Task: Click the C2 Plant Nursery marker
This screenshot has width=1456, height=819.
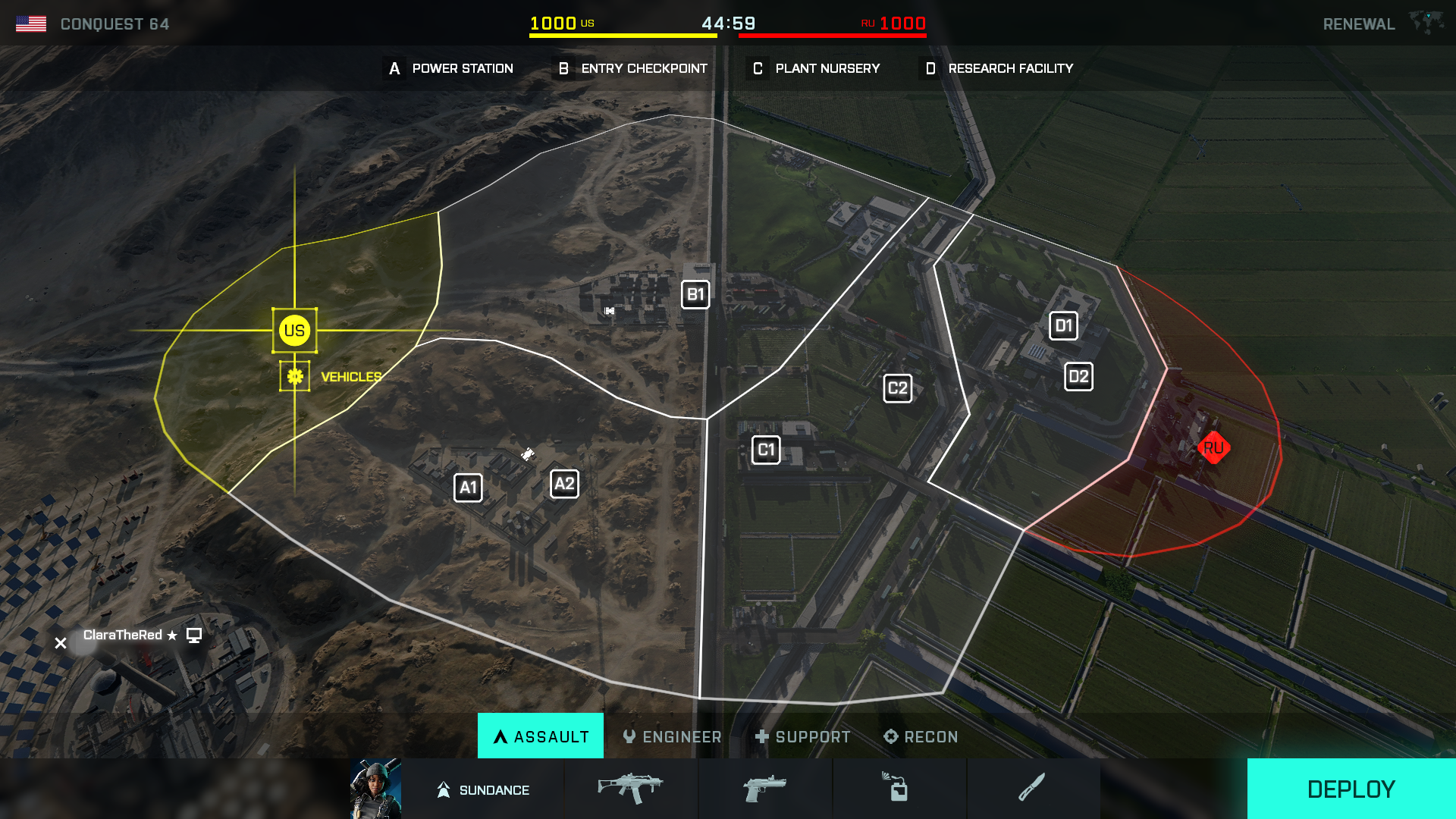Action: 898,389
